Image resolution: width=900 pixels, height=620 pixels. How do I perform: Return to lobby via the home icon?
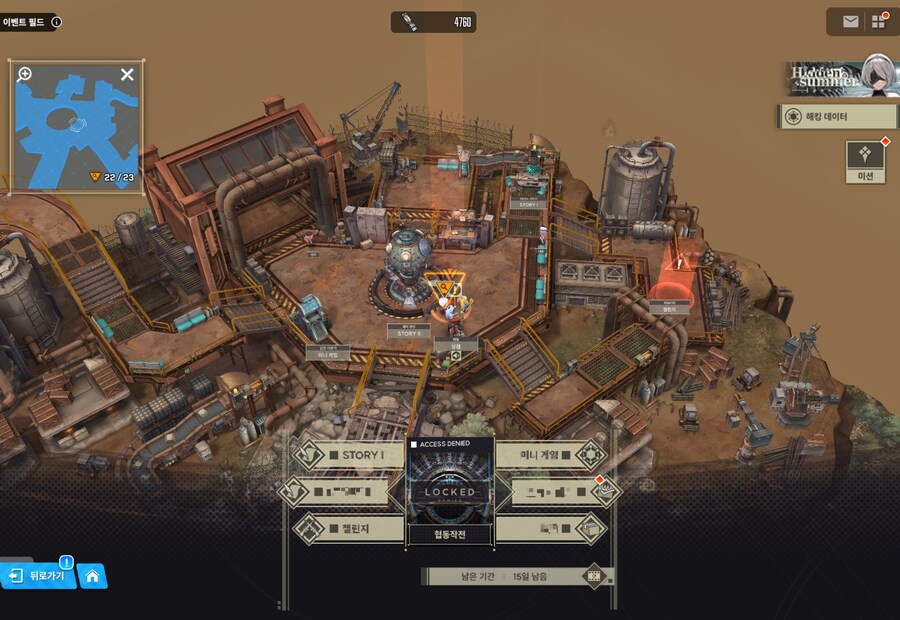click(x=92, y=576)
